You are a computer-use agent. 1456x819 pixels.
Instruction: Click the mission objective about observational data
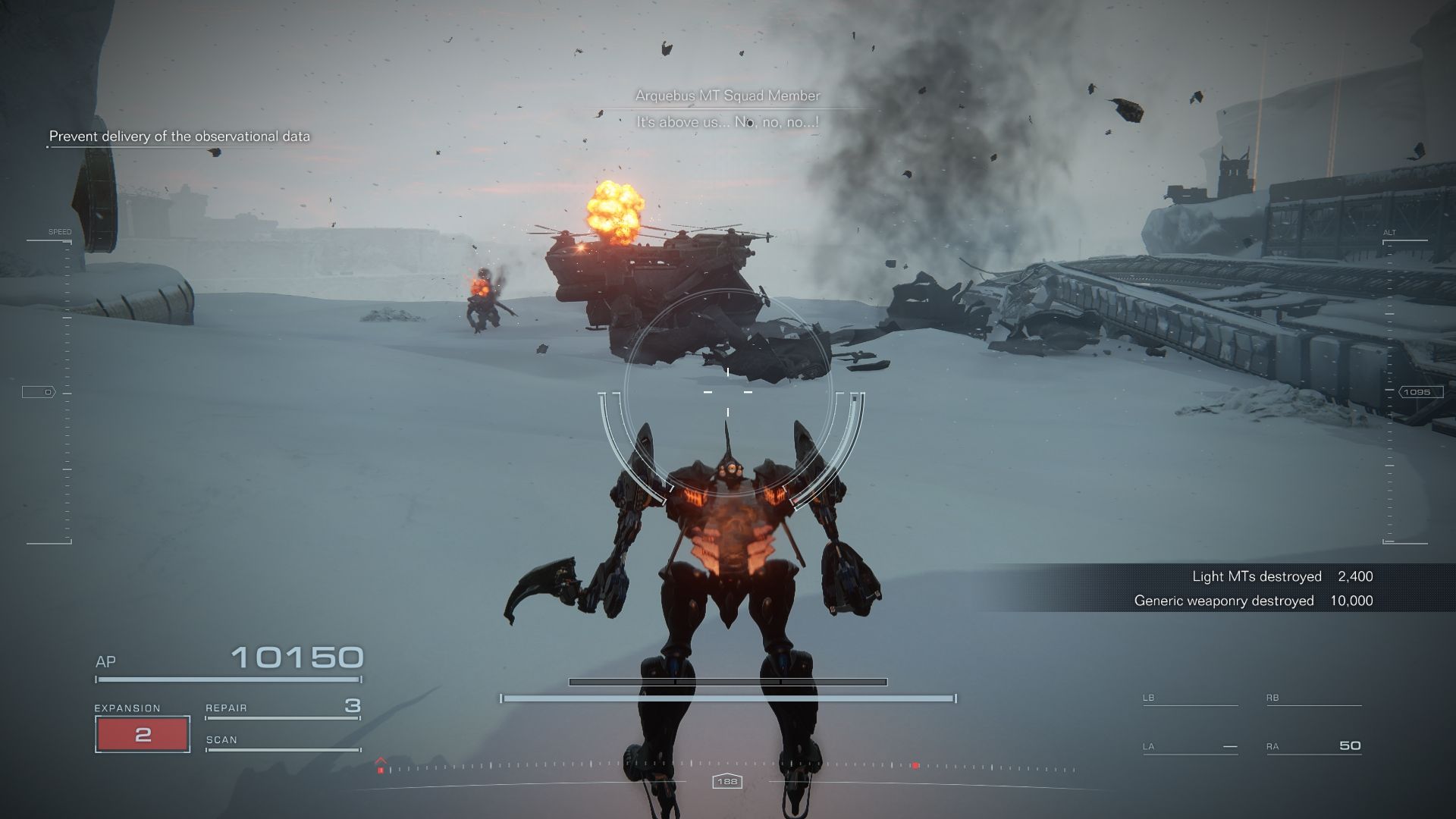click(180, 136)
